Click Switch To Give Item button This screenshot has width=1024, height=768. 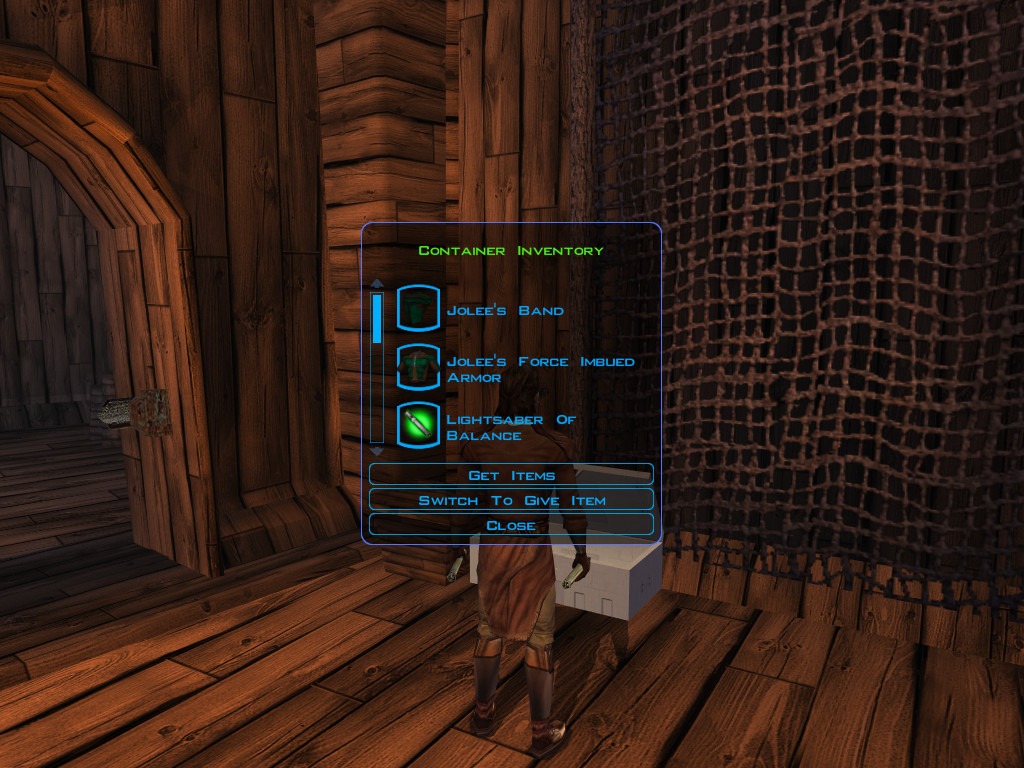(x=511, y=499)
